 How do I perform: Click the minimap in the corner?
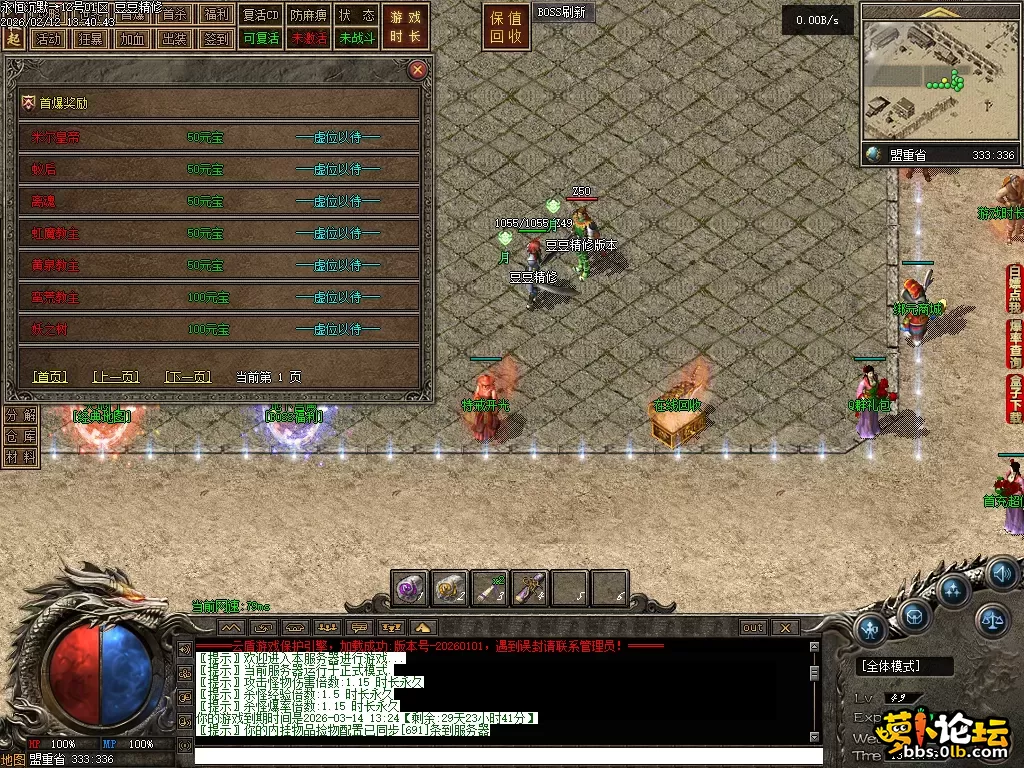[938, 80]
